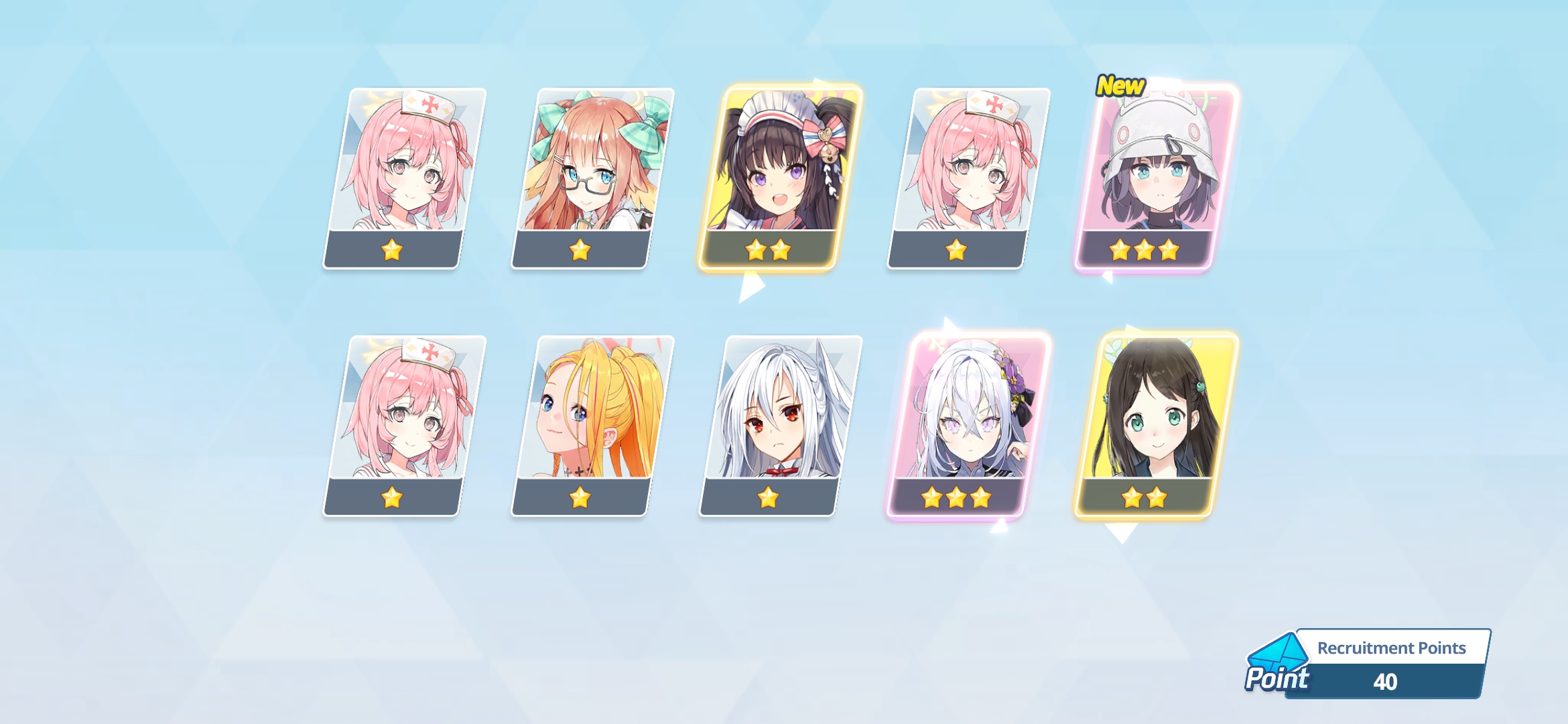Screen dimensions: 1568x724
Task: Select the blonde ponytail girl card
Action: click(x=593, y=426)
